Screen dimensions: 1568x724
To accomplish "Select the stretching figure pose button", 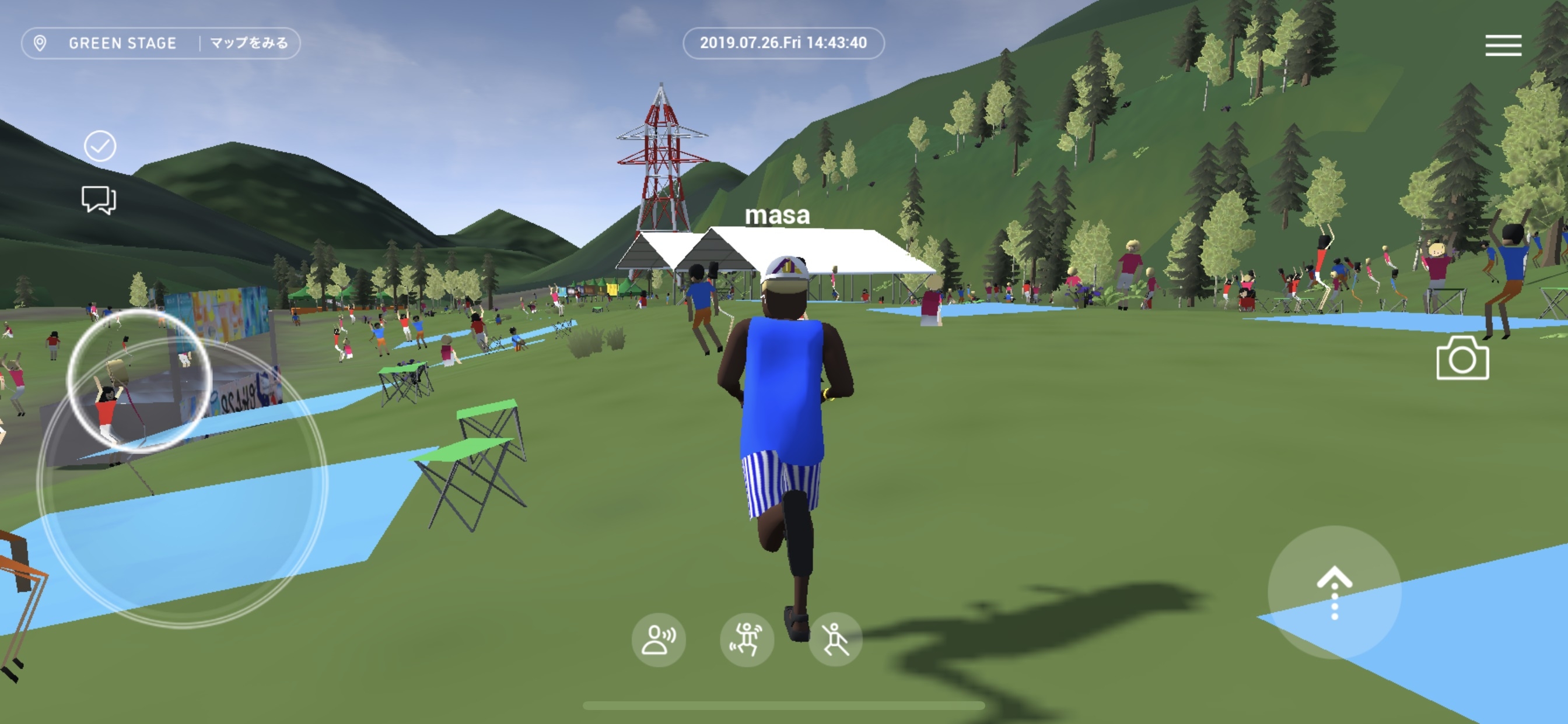I will click(x=835, y=639).
